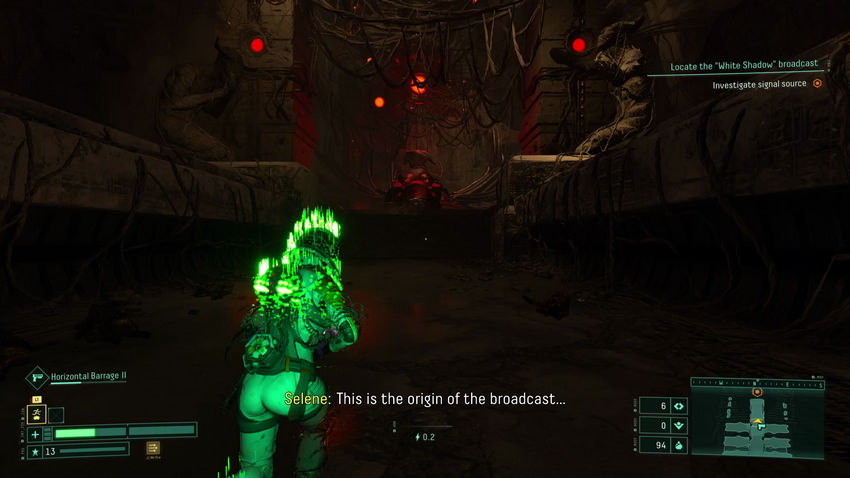Select the Investigate signal source objective marker

coord(817,84)
